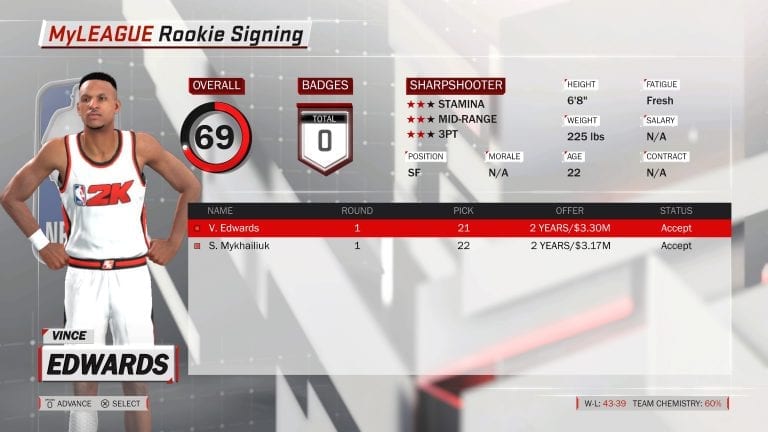Select the S. Mykhailiuk rookie row
Viewport: 768px width, 432px height.
[459, 245]
